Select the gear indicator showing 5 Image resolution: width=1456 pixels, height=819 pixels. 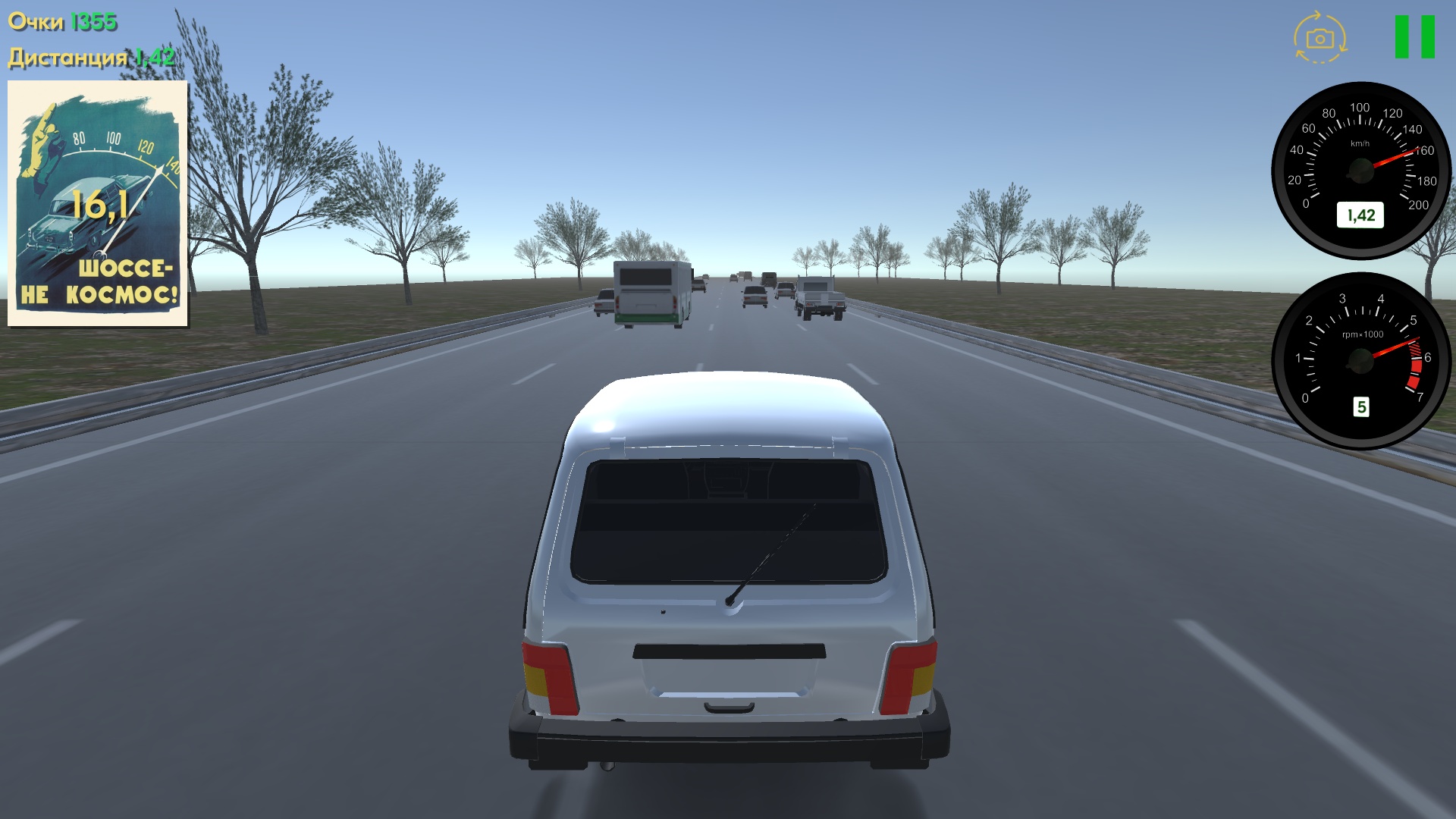point(1360,408)
